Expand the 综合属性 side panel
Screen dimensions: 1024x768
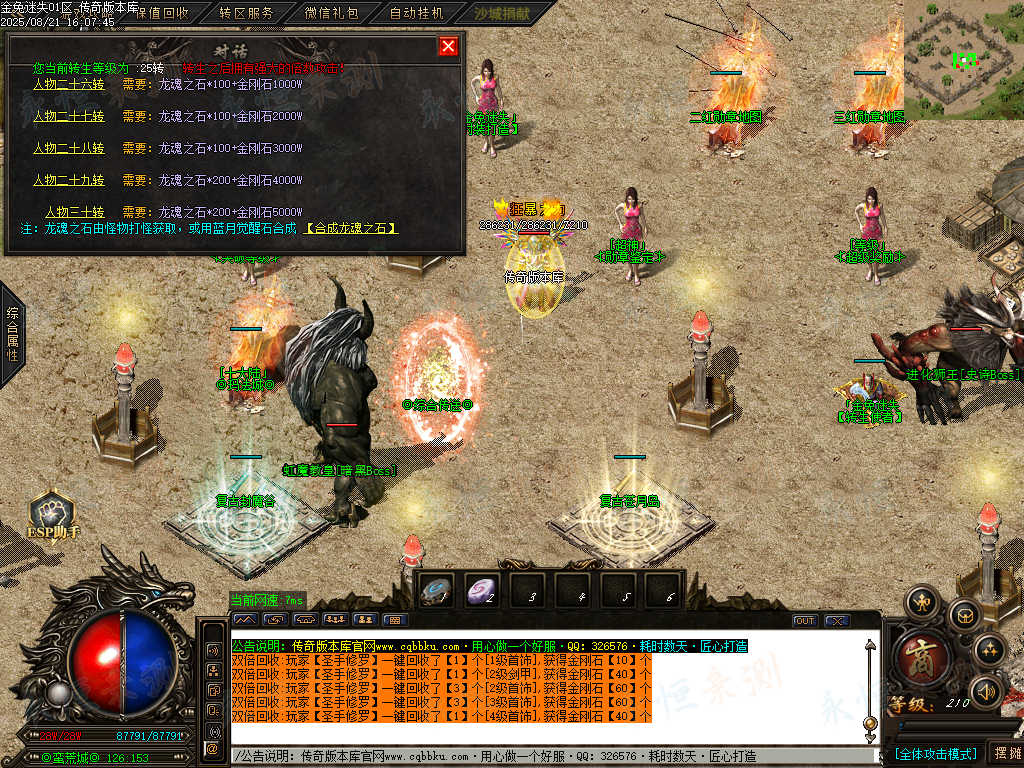point(12,332)
